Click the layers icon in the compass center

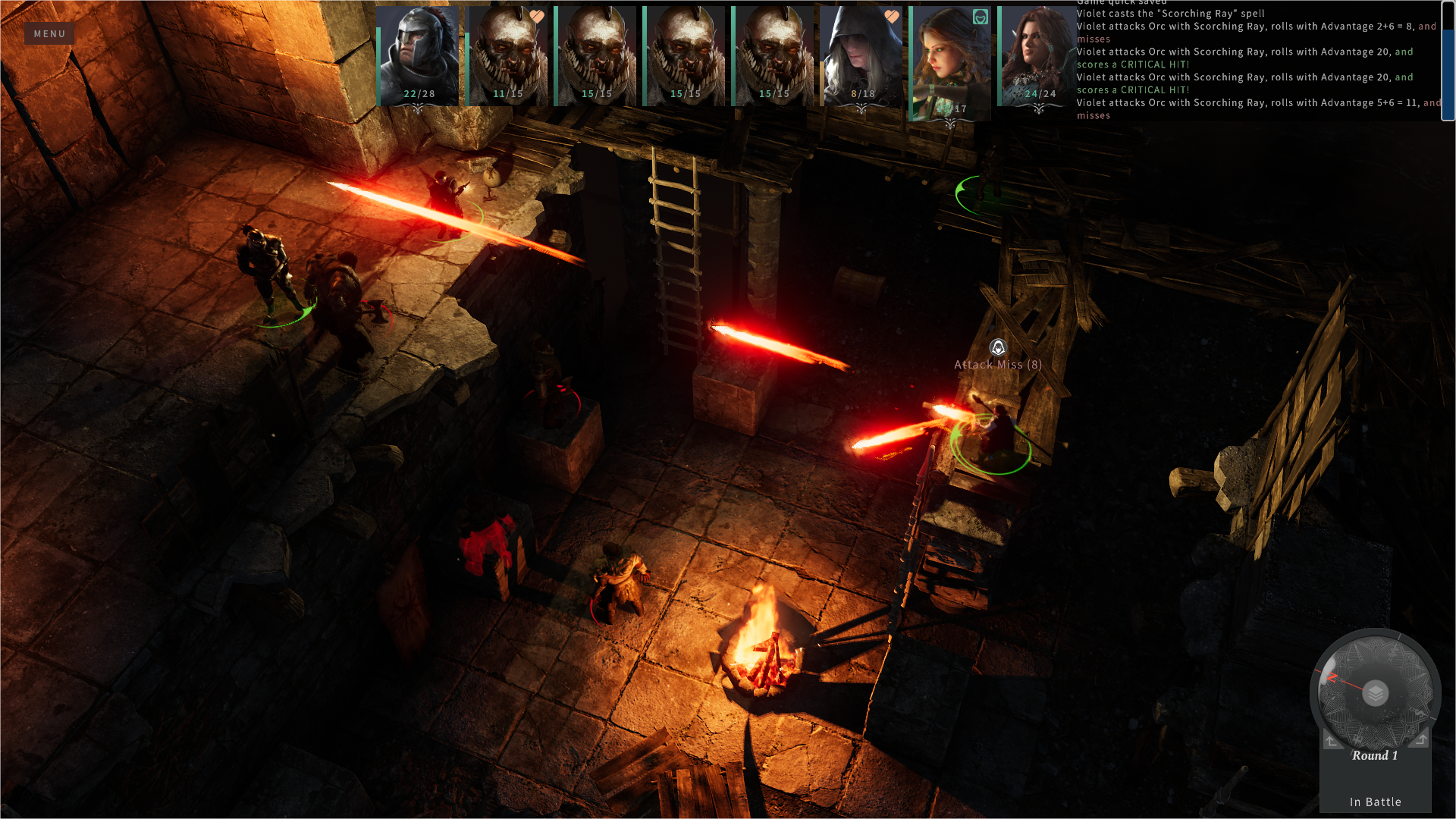tap(1375, 693)
